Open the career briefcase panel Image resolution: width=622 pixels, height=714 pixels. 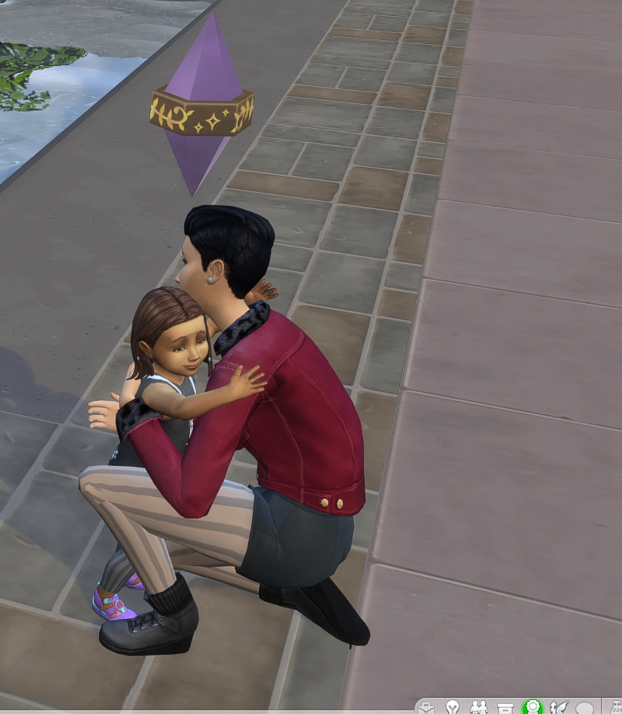[427, 707]
